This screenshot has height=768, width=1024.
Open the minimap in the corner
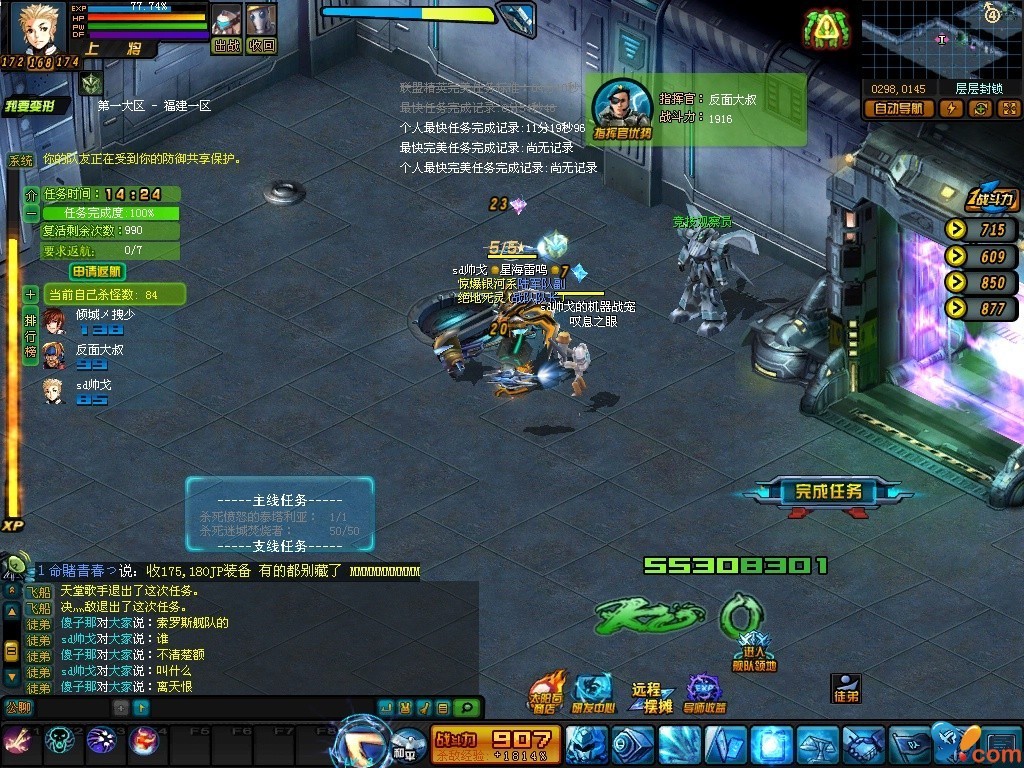point(940,38)
